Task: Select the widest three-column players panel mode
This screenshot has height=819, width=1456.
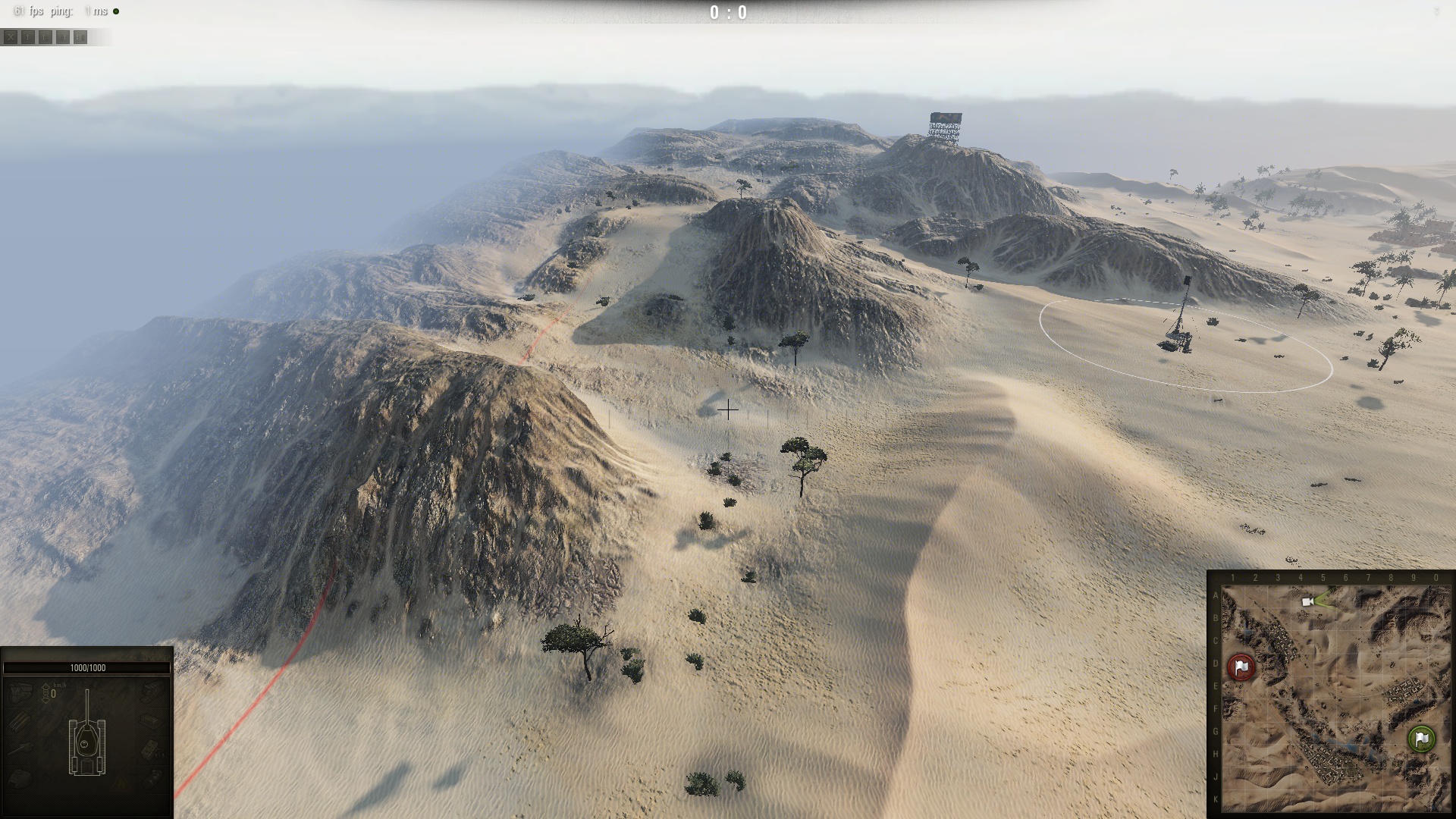Action: tap(80, 37)
